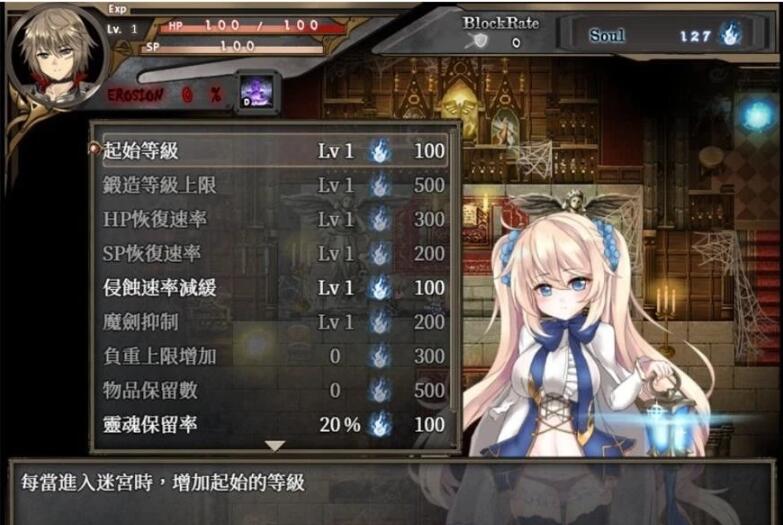
Task: Select the HP恢復速率 upgrade entry
Action: point(272,219)
